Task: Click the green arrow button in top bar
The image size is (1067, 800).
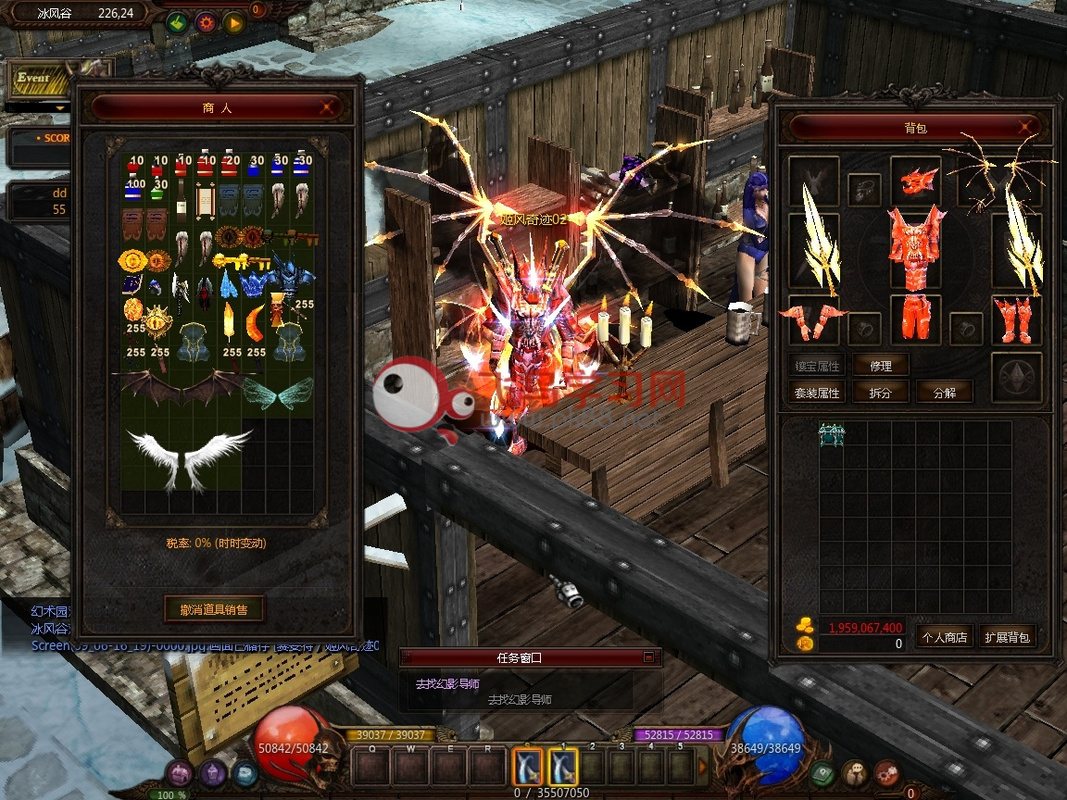Action: tap(178, 22)
